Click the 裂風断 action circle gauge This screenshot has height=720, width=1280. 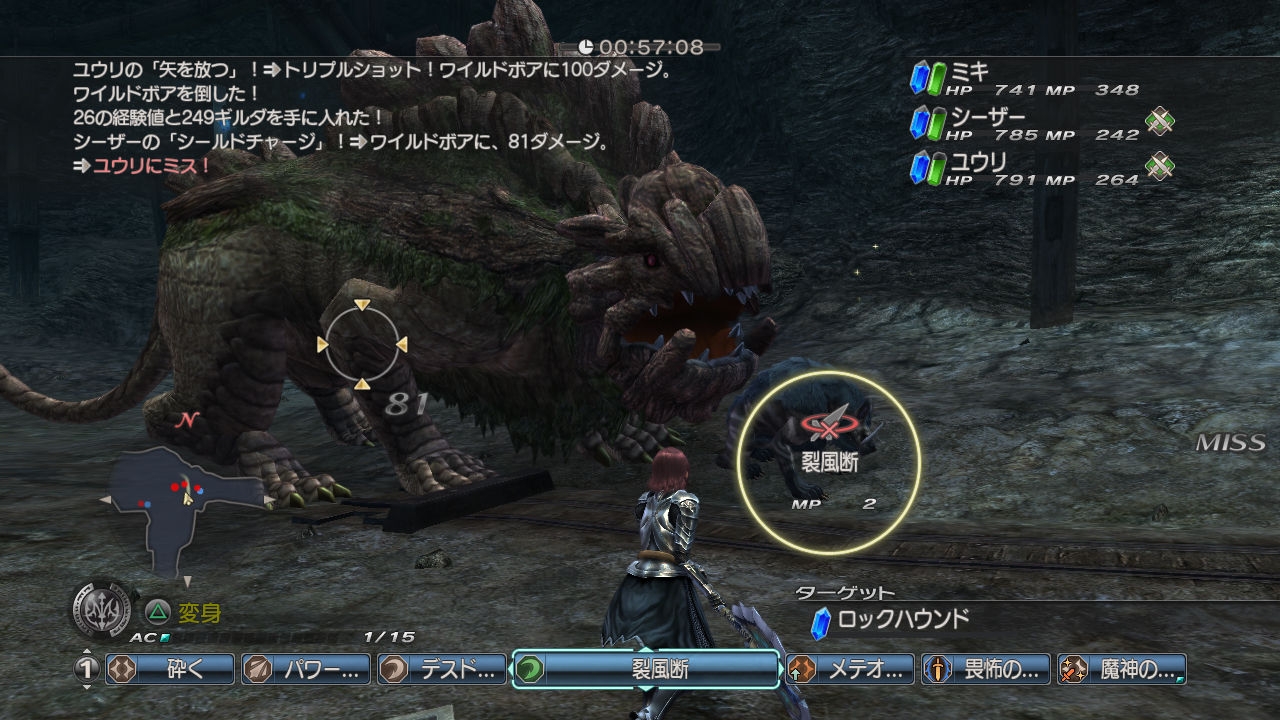(x=829, y=461)
